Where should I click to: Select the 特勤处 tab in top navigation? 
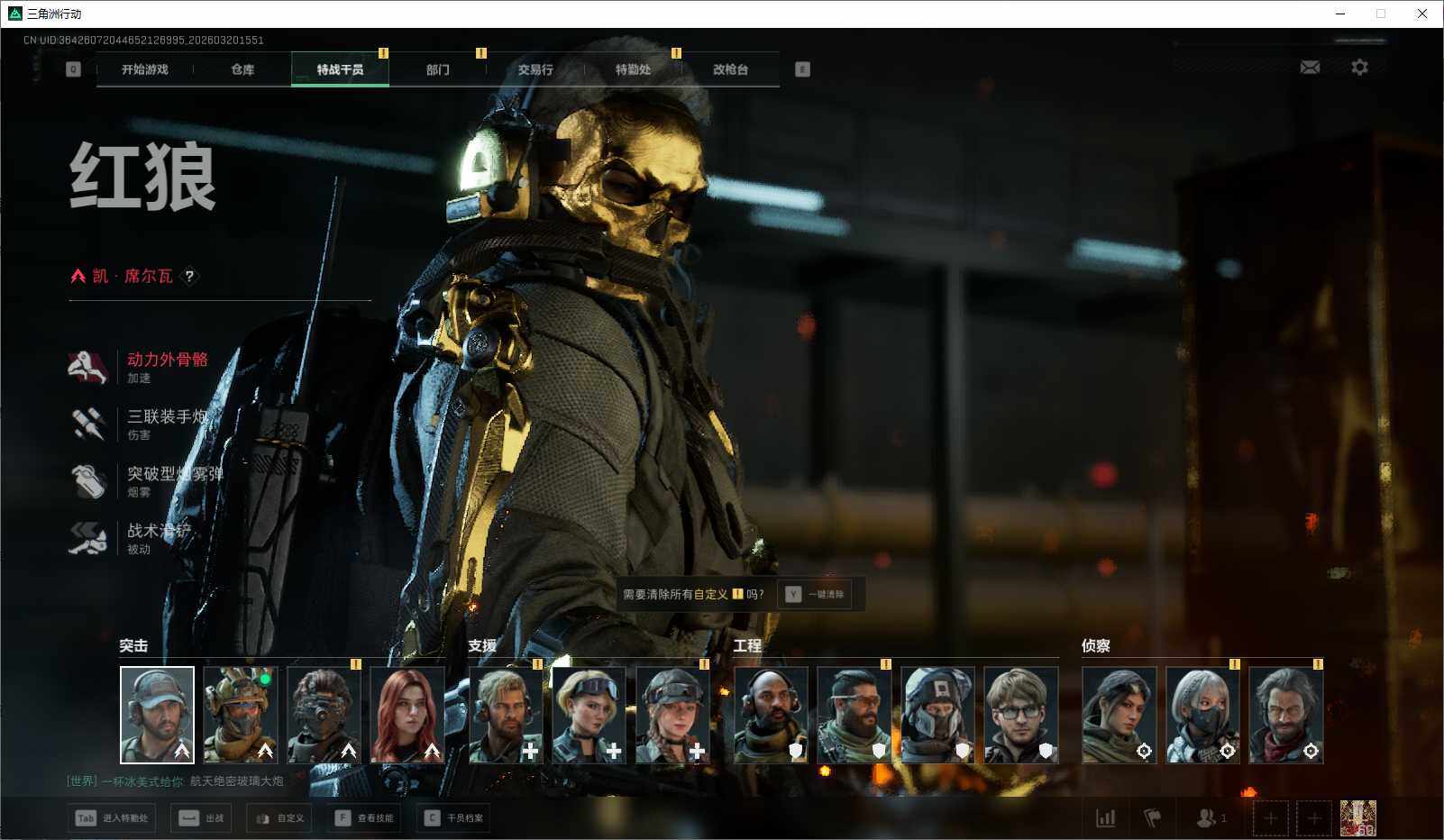[633, 69]
